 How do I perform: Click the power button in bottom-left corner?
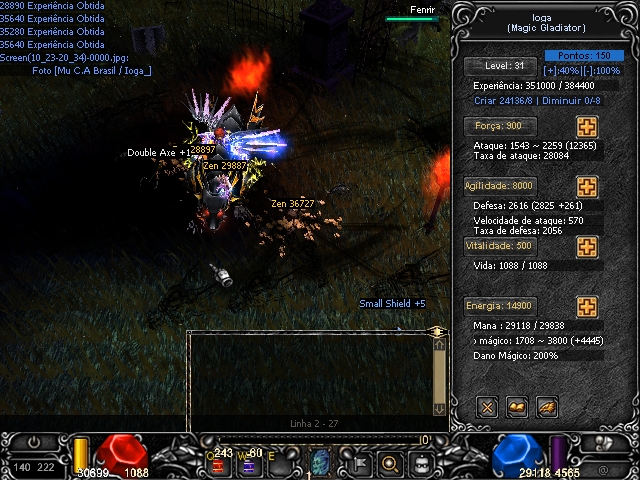(35, 443)
